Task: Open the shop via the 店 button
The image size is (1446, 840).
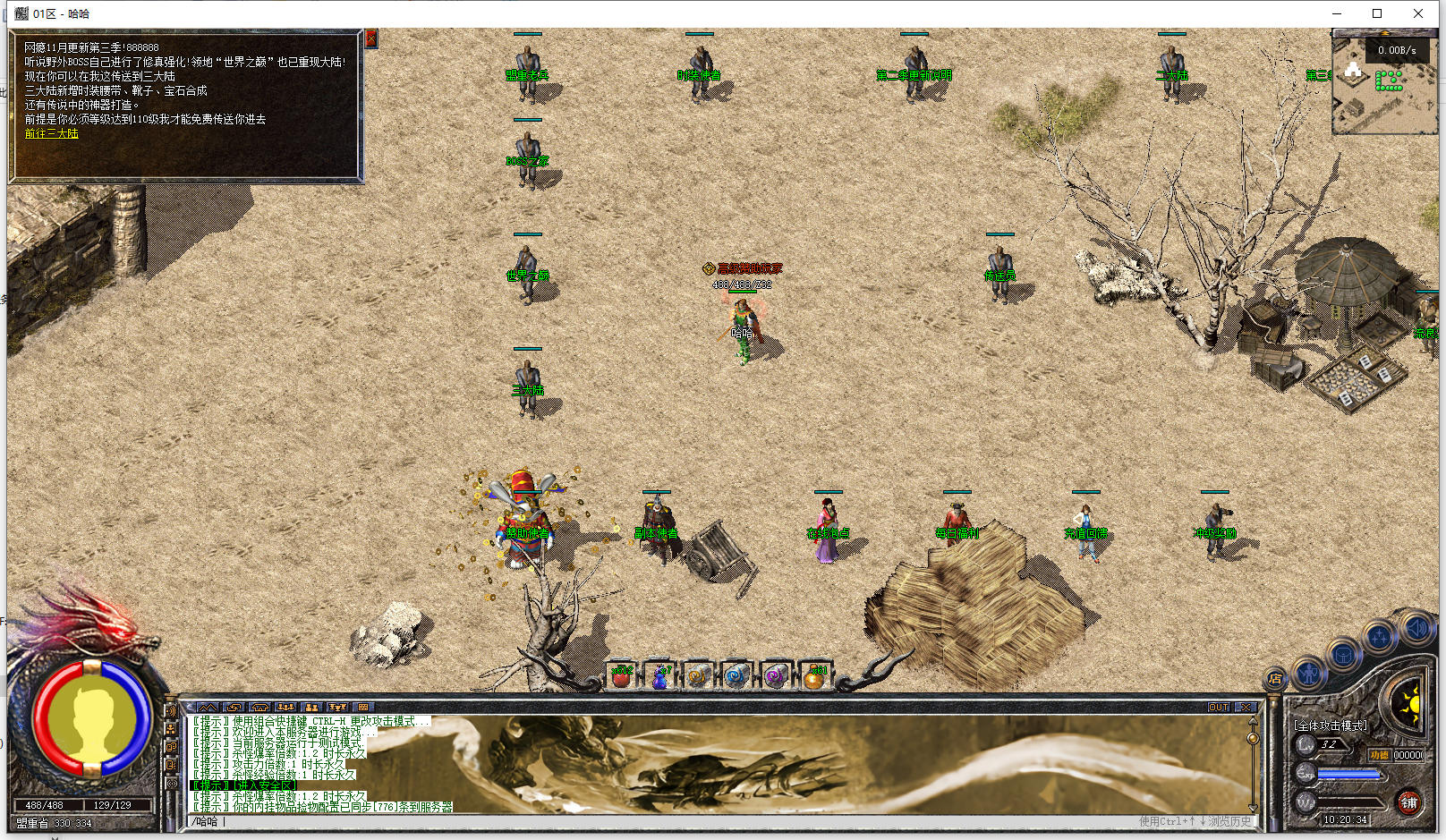Action: tap(1275, 679)
